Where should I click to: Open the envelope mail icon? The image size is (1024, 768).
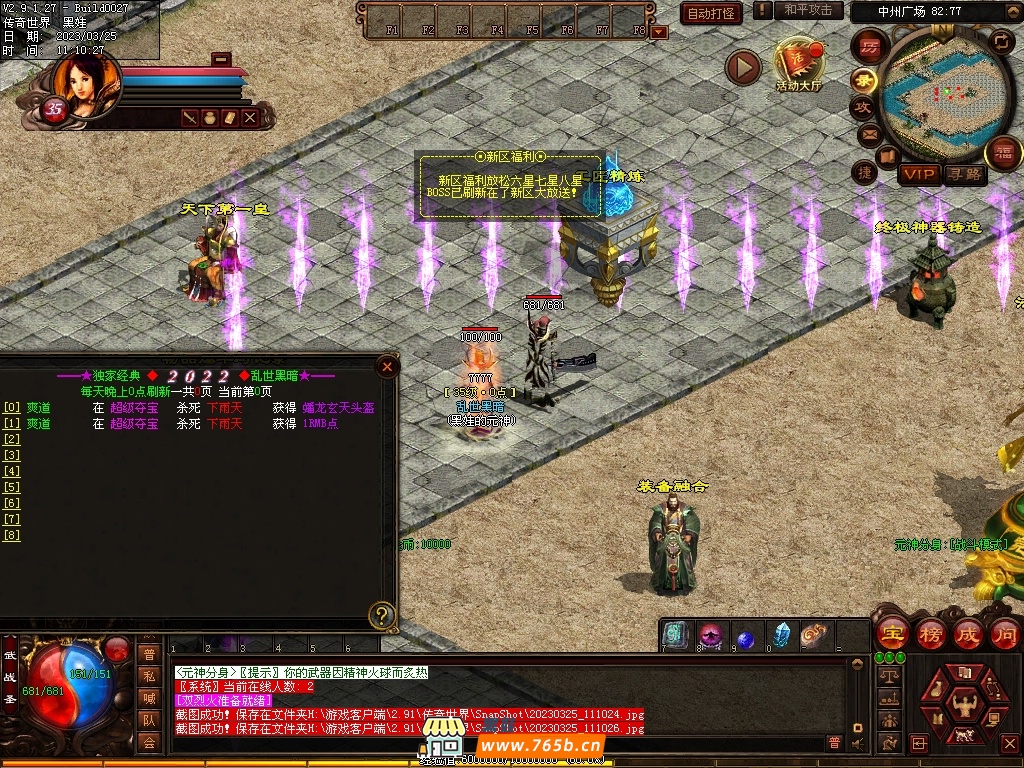click(868, 133)
